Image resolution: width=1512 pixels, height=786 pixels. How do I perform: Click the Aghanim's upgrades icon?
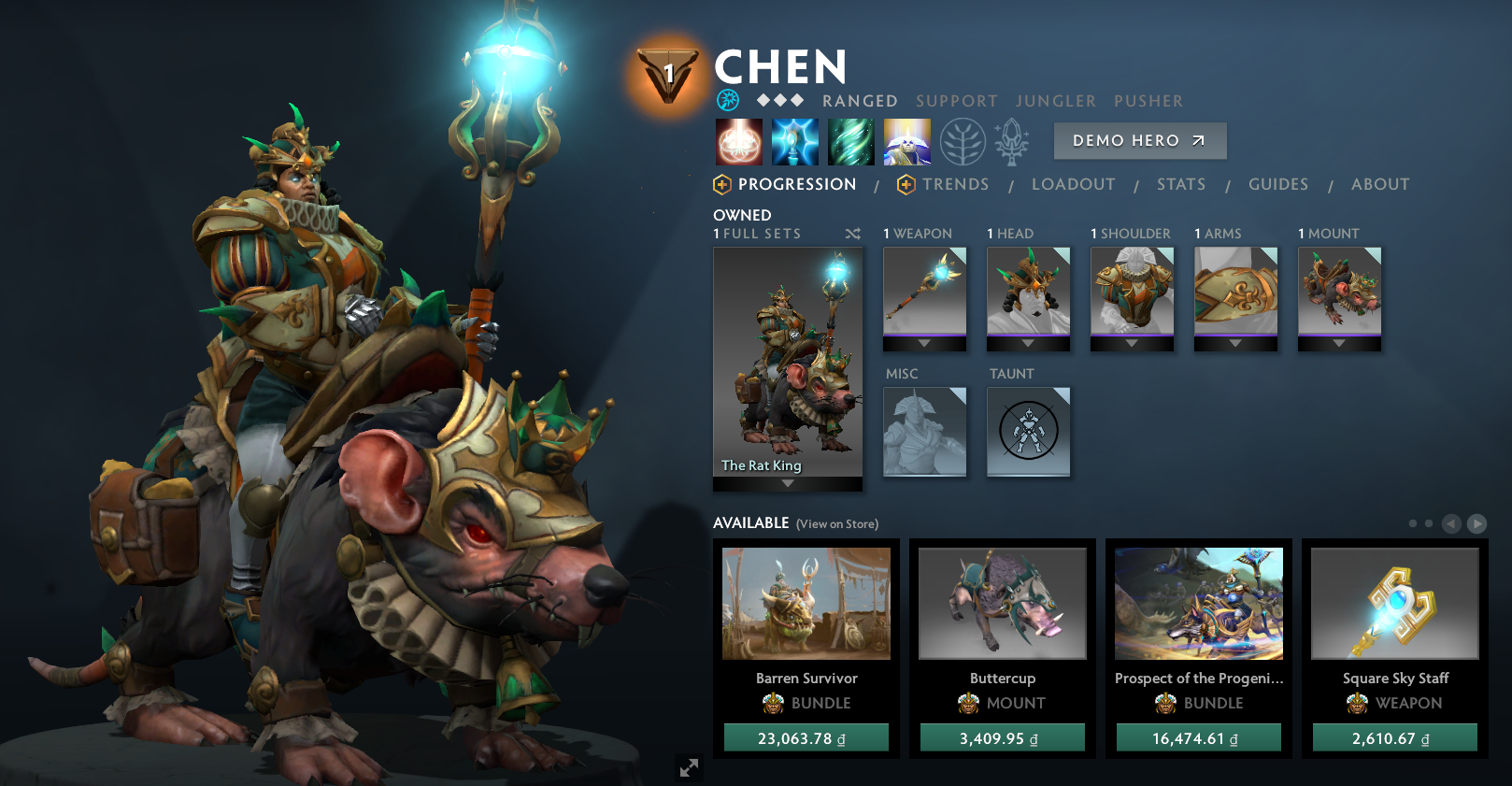point(1014,141)
